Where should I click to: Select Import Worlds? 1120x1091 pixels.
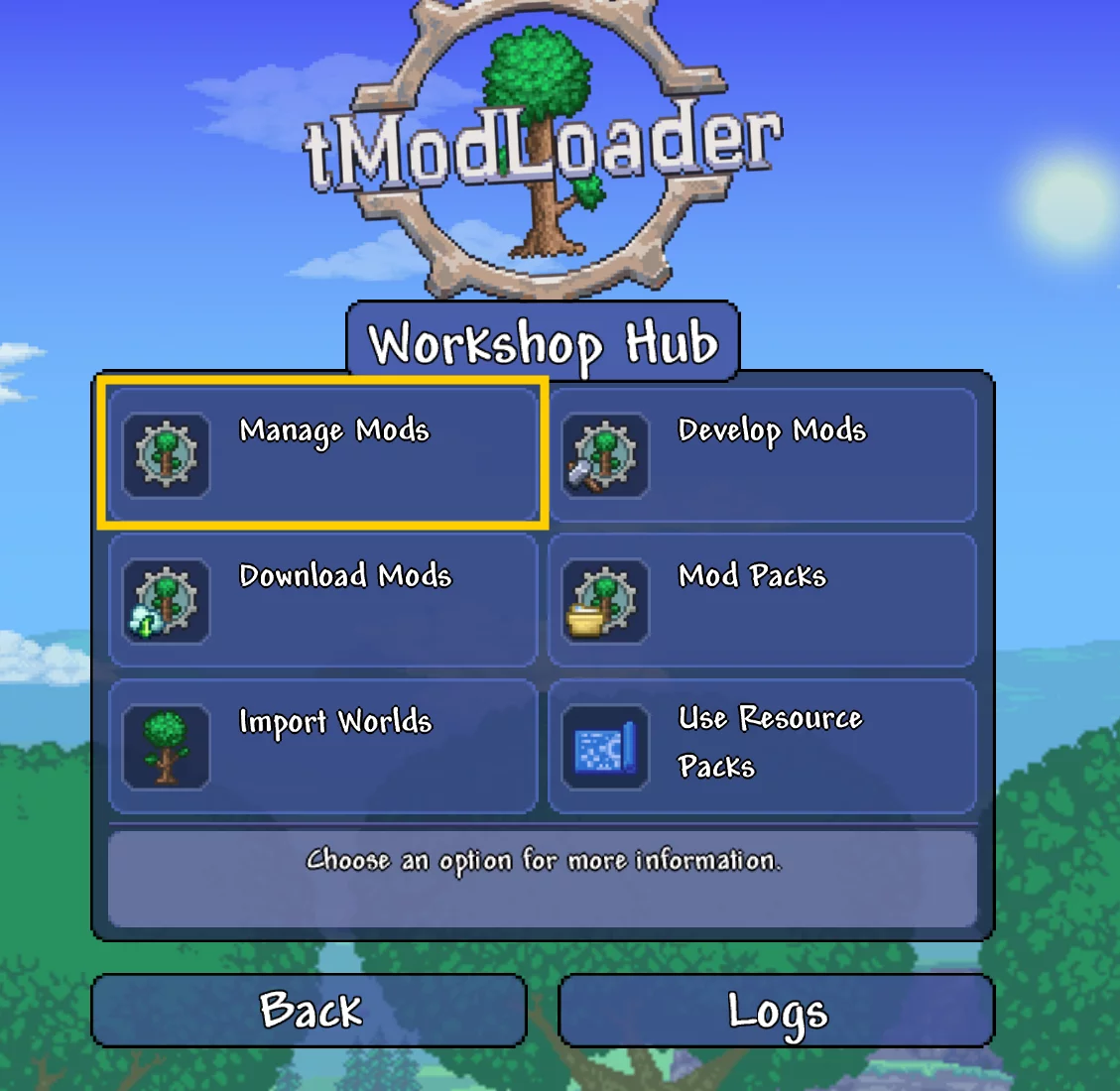pos(322,746)
